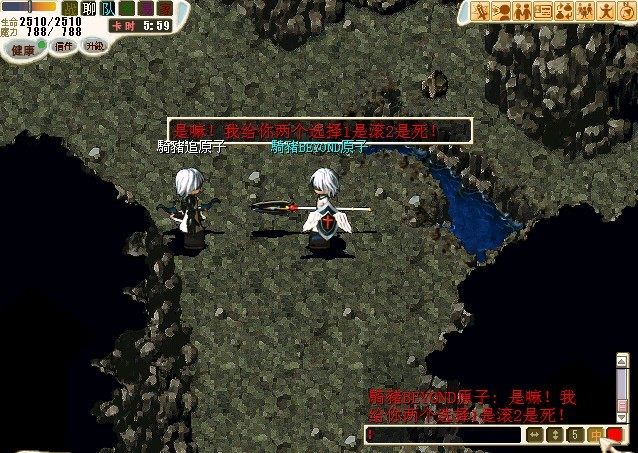Image resolution: width=638 pixels, height=453 pixels.
Task: Open the crossed swords duel icon
Action: 481,11
